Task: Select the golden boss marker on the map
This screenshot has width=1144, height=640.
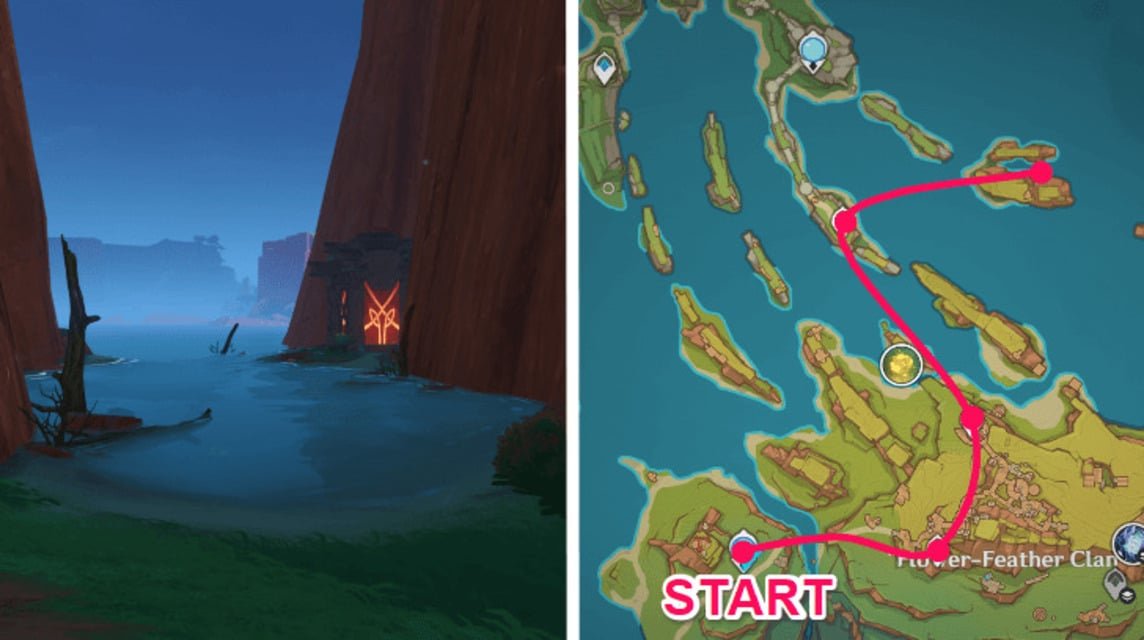Action: pyautogui.click(x=901, y=366)
